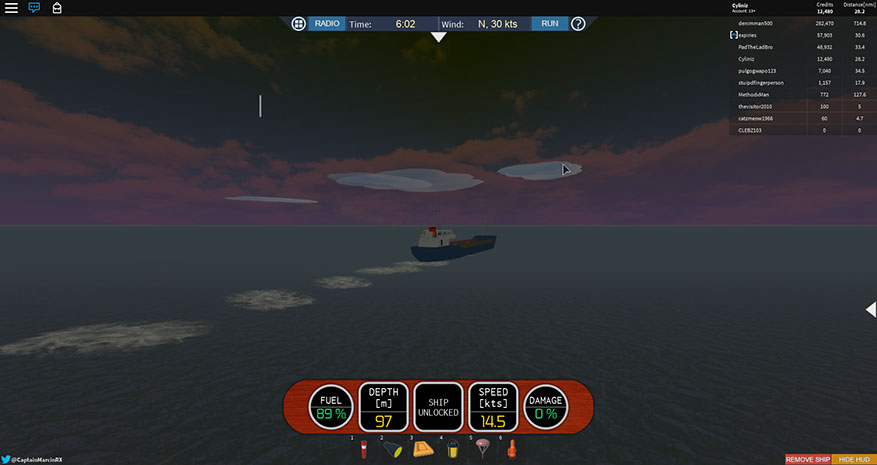Viewport: 877px width, 465px height.
Task: Click the four-square grid menu icon
Action: tap(298, 23)
